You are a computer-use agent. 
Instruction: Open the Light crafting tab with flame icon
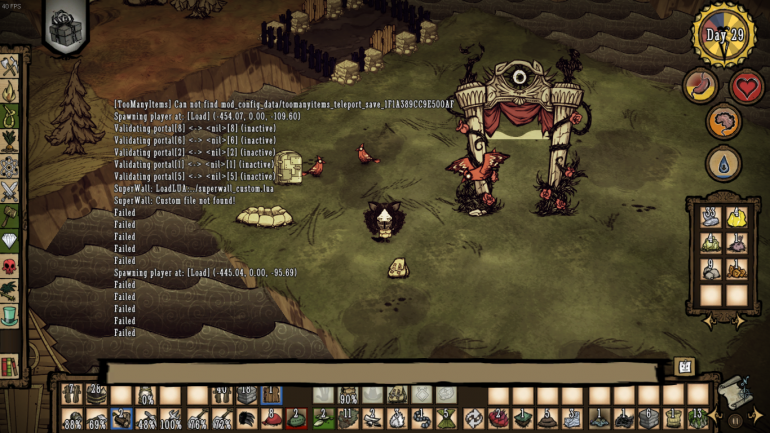coord(10,92)
